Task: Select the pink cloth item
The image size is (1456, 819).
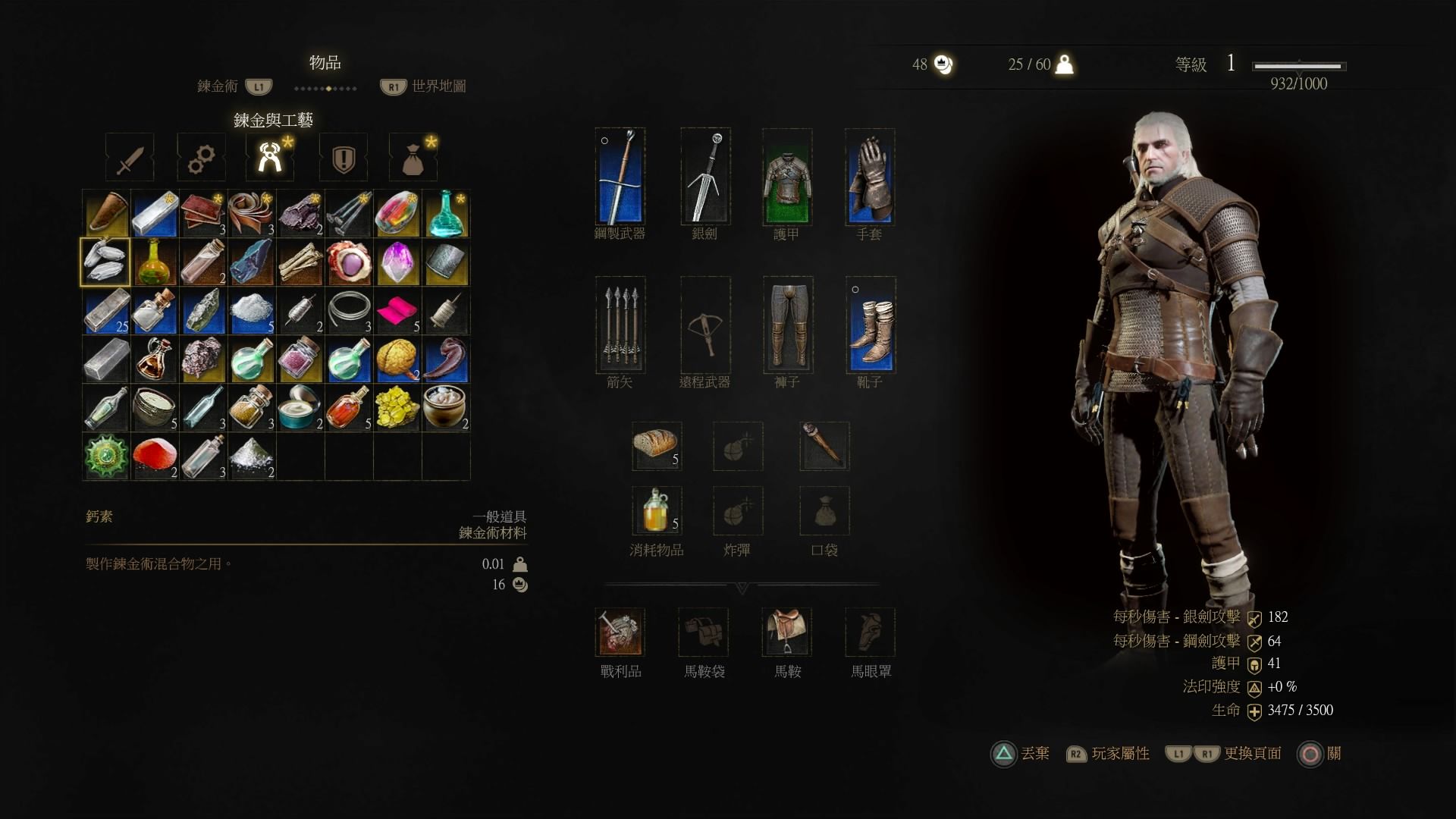Action: [397, 311]
